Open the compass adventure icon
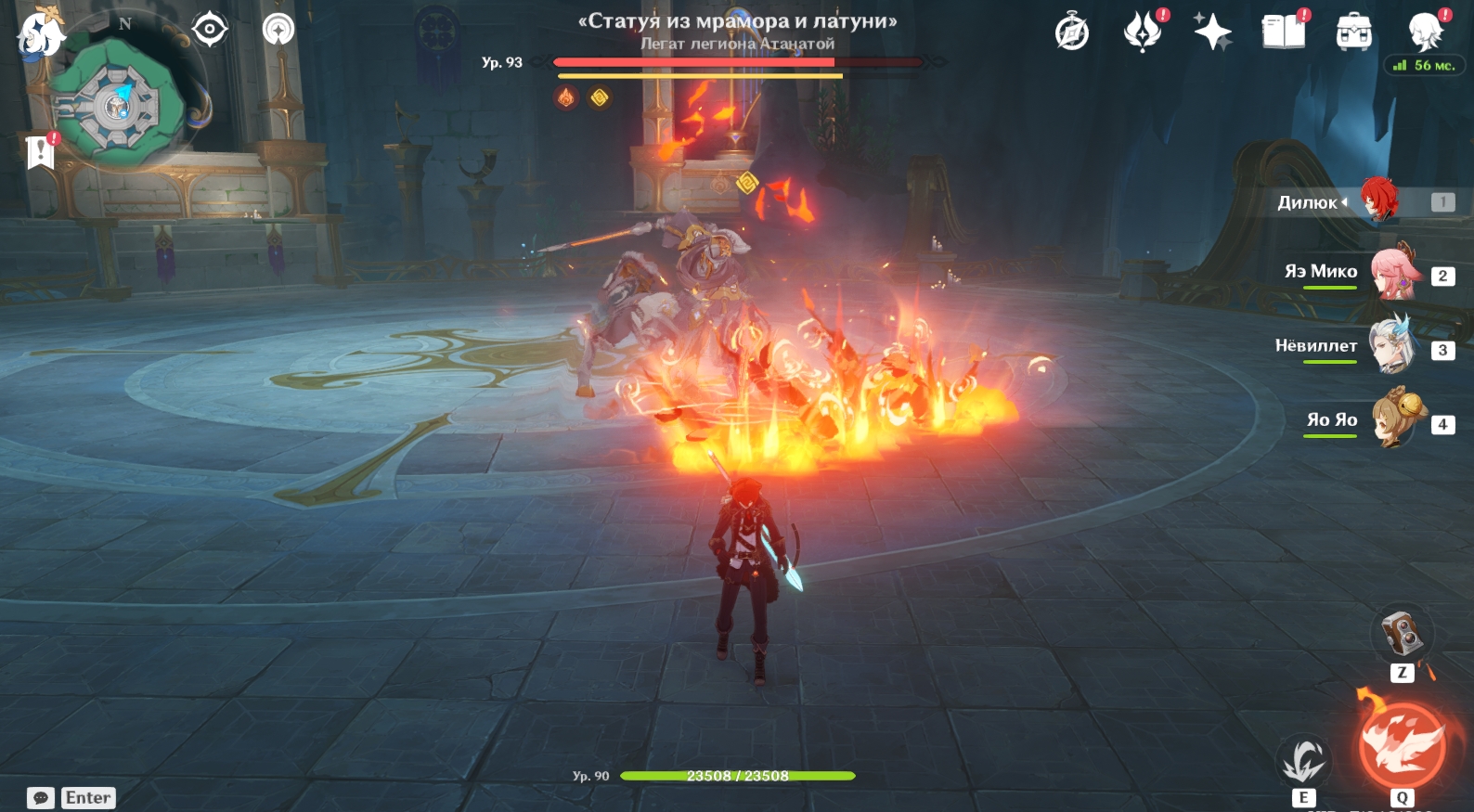 click(x=1072, y=32)
